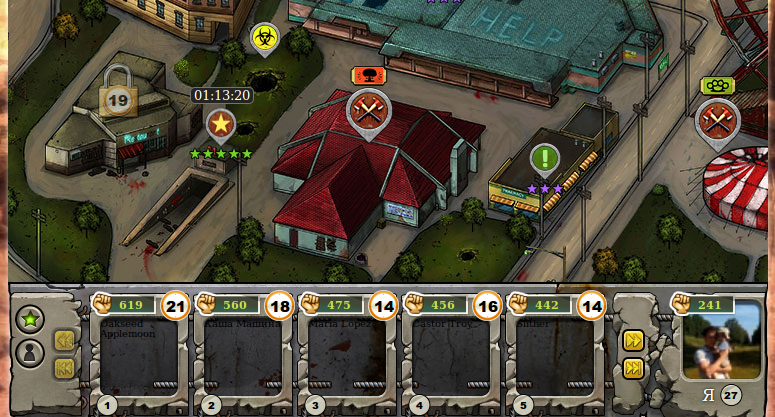The height and width of the screenshot is (417, 775).
Task: Open the crossed-bats marker above the circus tent
Action: (x=717, y=119)
